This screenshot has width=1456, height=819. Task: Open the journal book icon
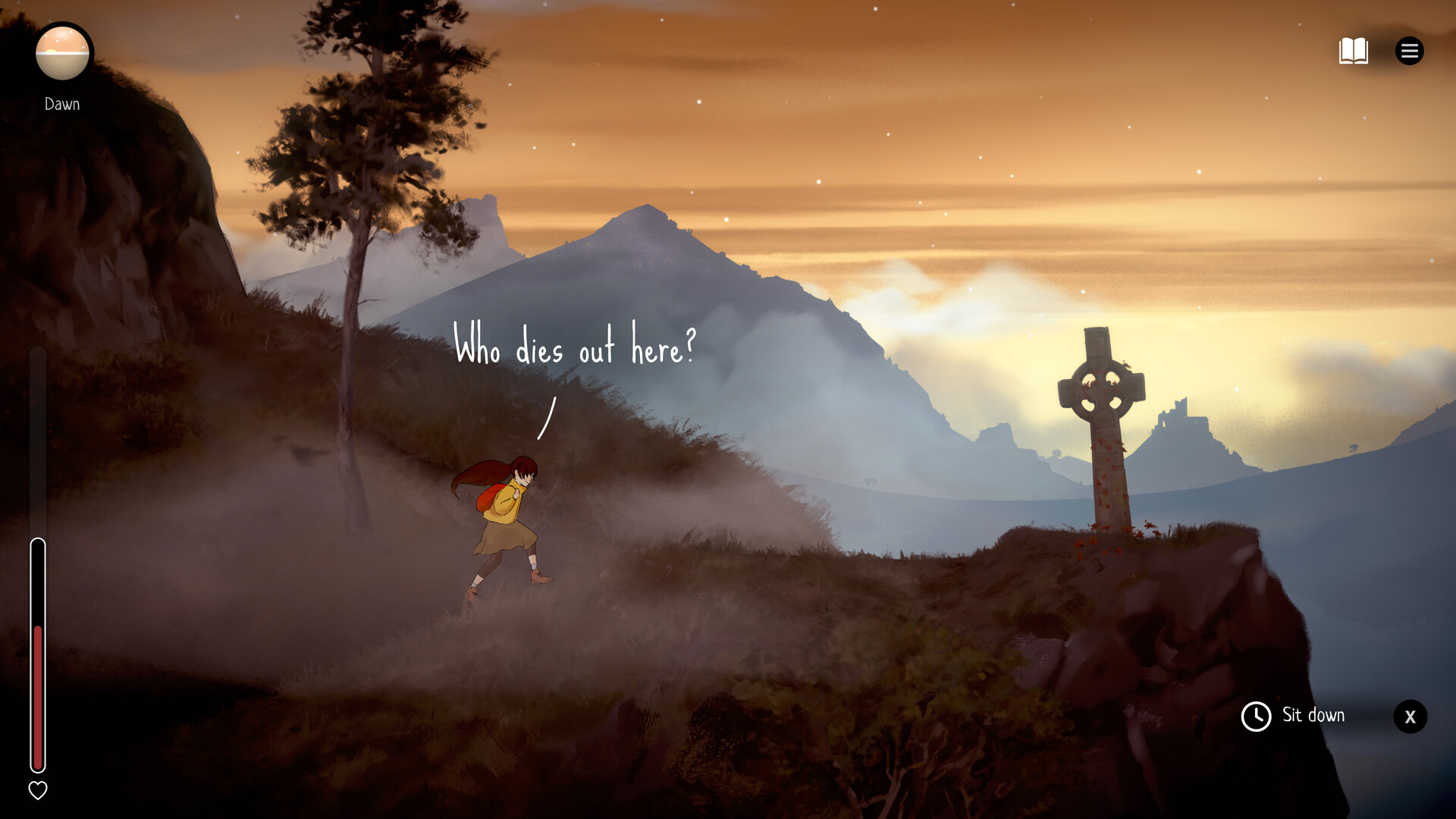coord(1353,51)
